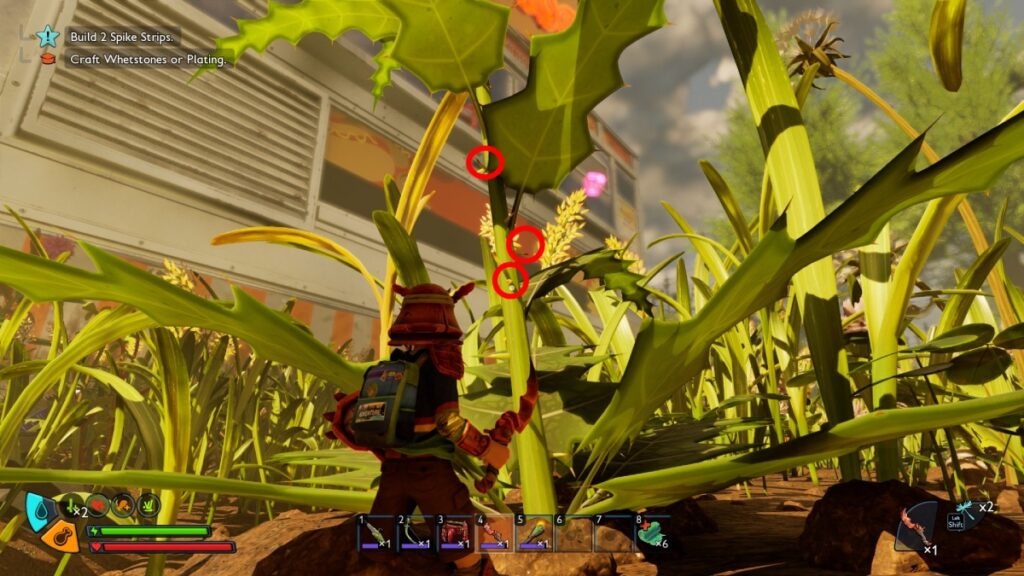The image size is (1024, 576).
Task: Select the "Craft Whetstones or Plating" objective
Action: (148, 60)
